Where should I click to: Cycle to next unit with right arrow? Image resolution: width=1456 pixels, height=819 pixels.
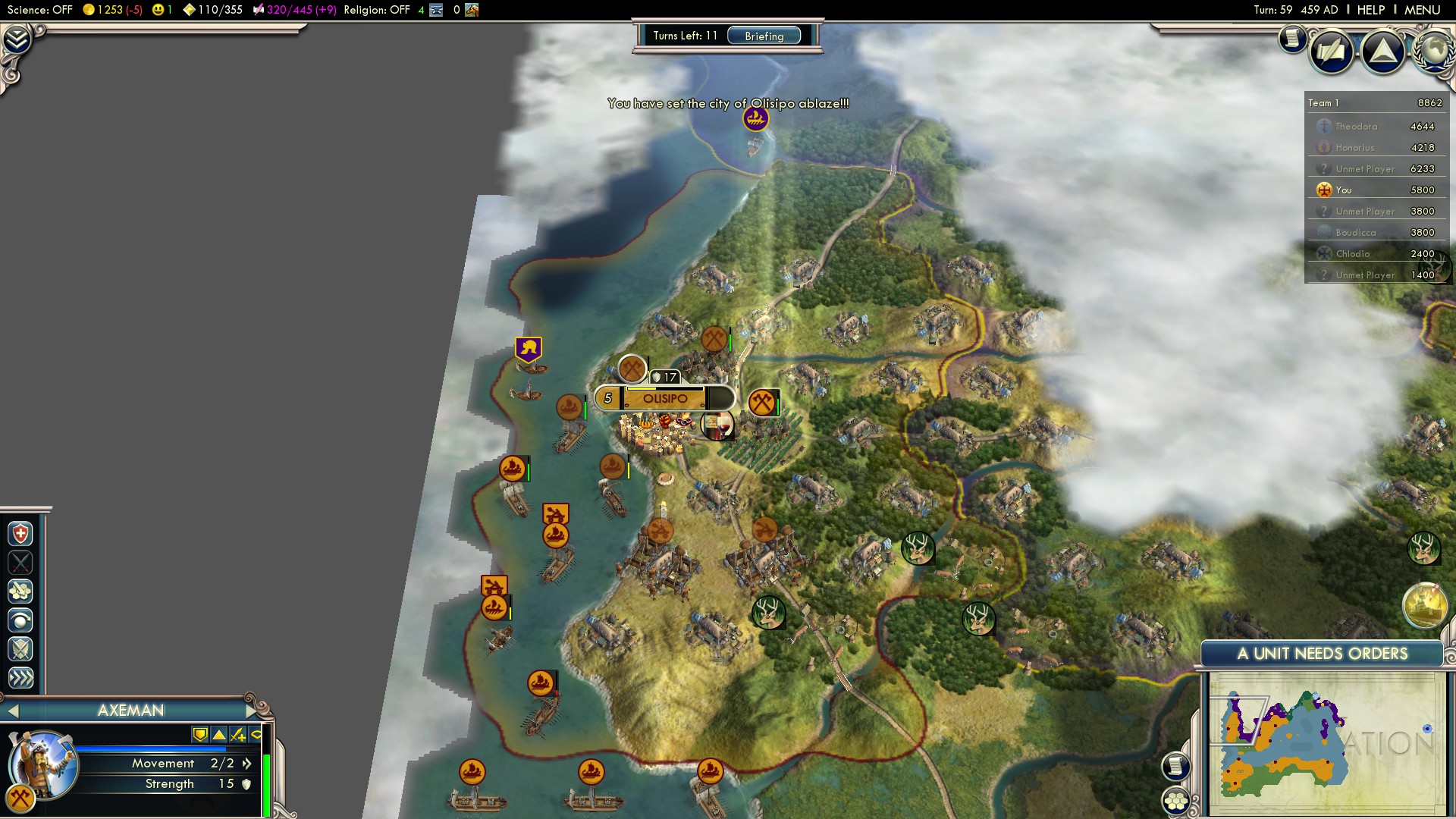point(251,711)
